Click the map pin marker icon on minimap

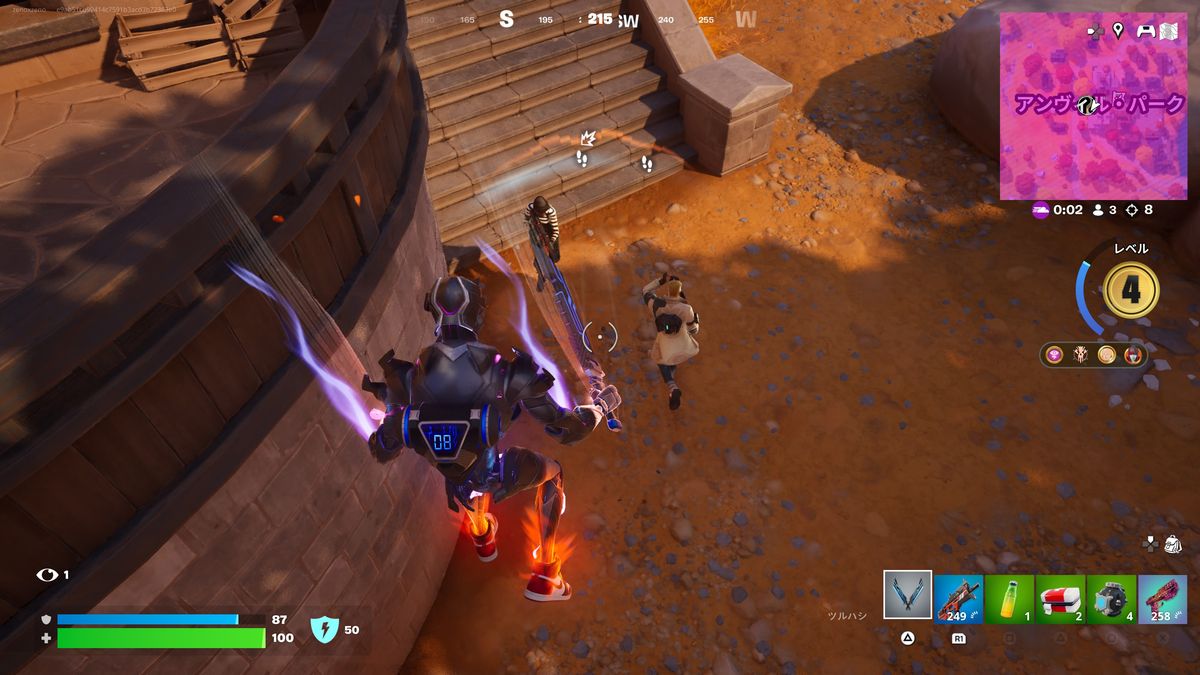(1118, 31)
